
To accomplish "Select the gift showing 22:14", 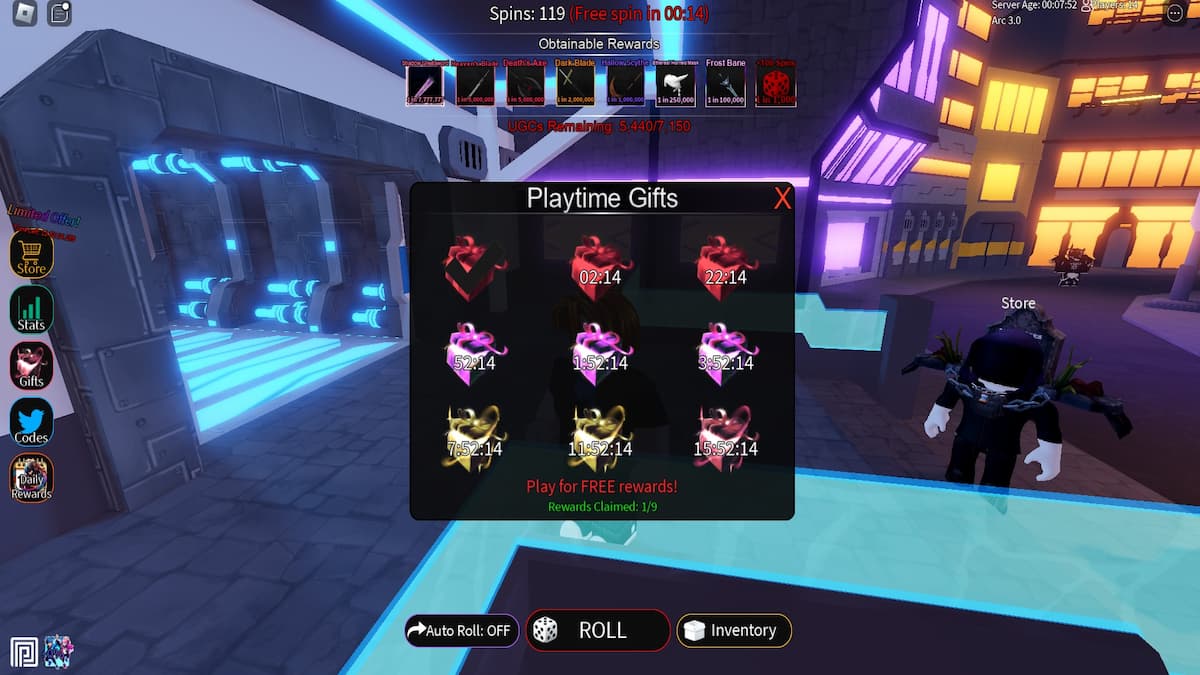I will [x=725, y=266].
